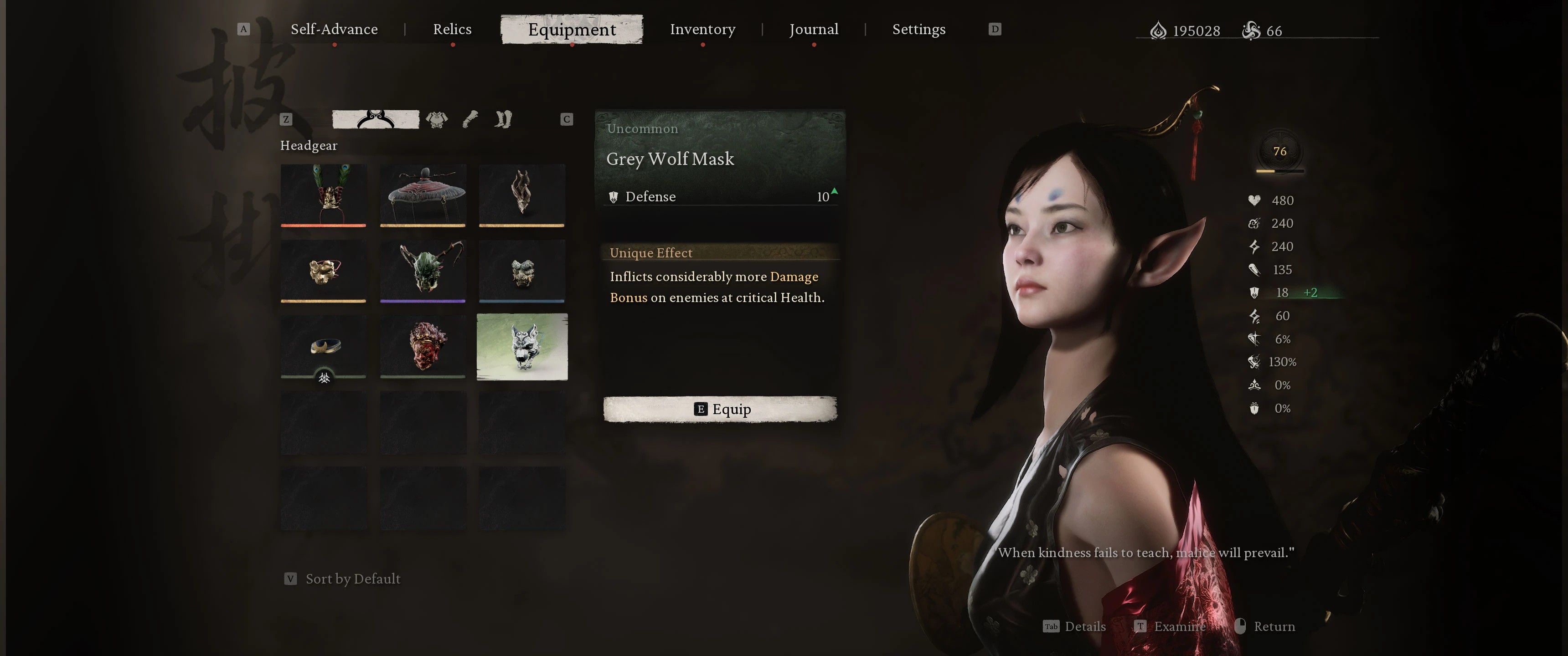The image size is (1568, 656).
Task: Select the twisted horn headpiece
Action: [521, 195]
